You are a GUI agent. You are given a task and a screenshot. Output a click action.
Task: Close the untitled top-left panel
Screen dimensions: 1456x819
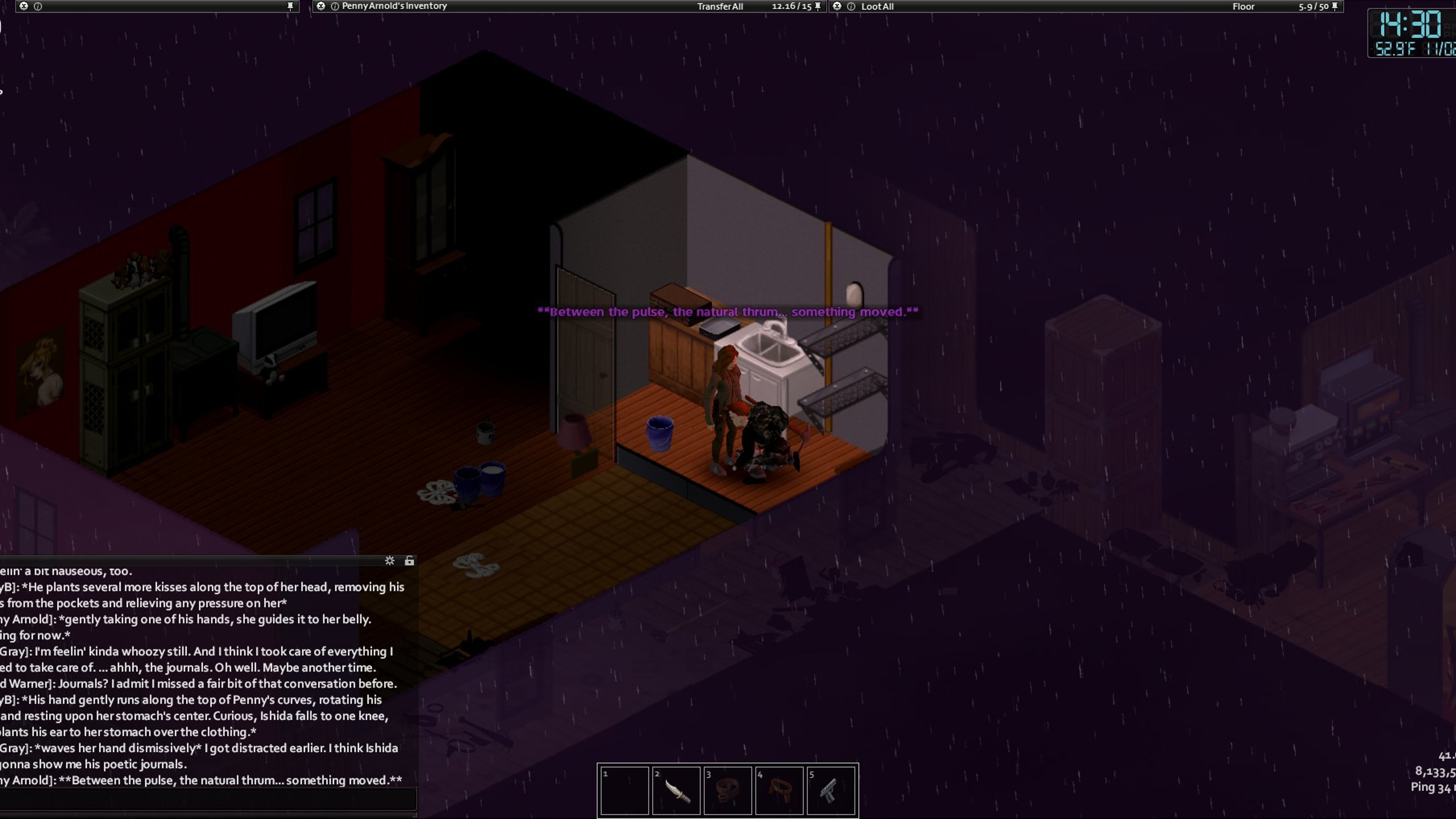24,6
